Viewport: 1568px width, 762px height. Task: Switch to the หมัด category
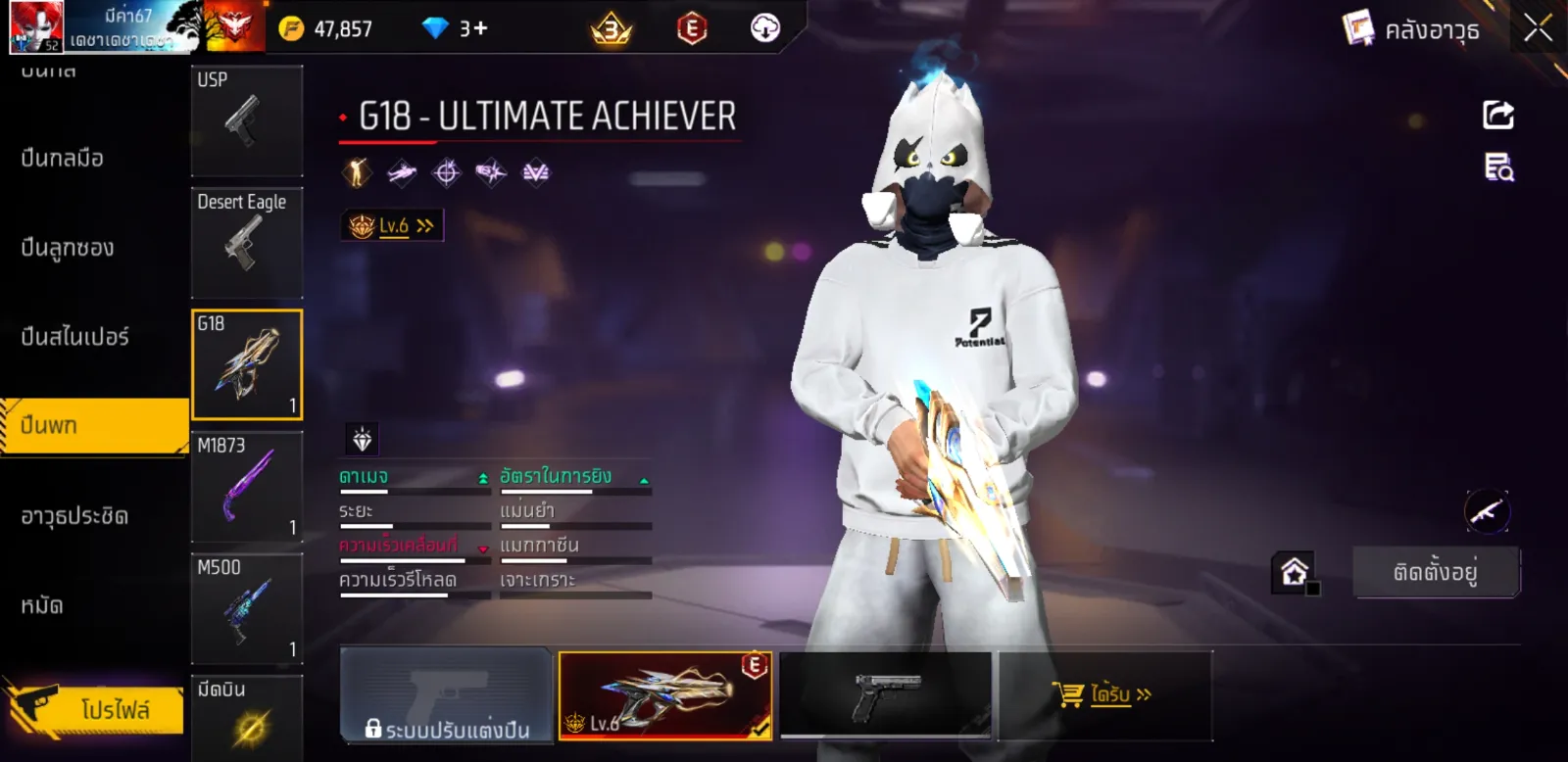click(42, 605)
